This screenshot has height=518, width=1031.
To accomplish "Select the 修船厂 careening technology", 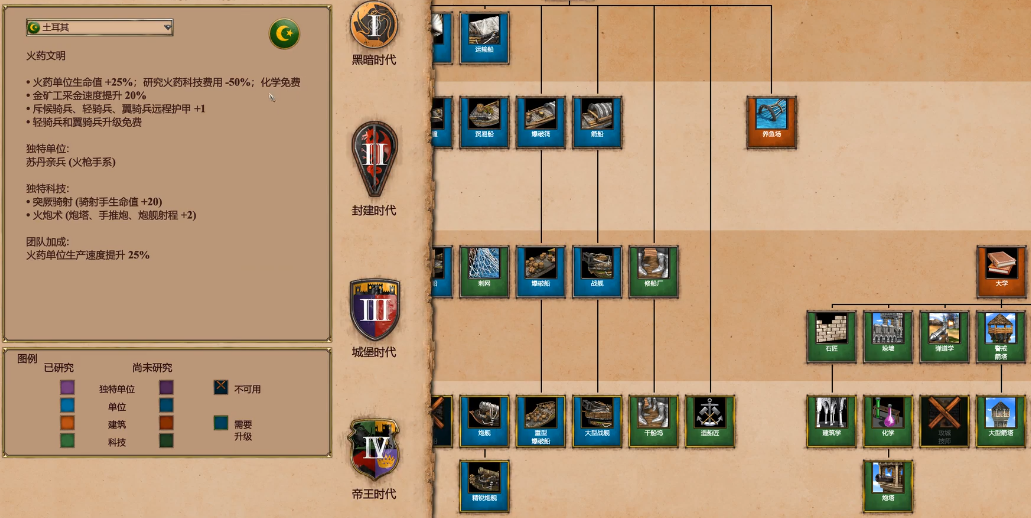I will pyautogui.click(x=654, y=272).
